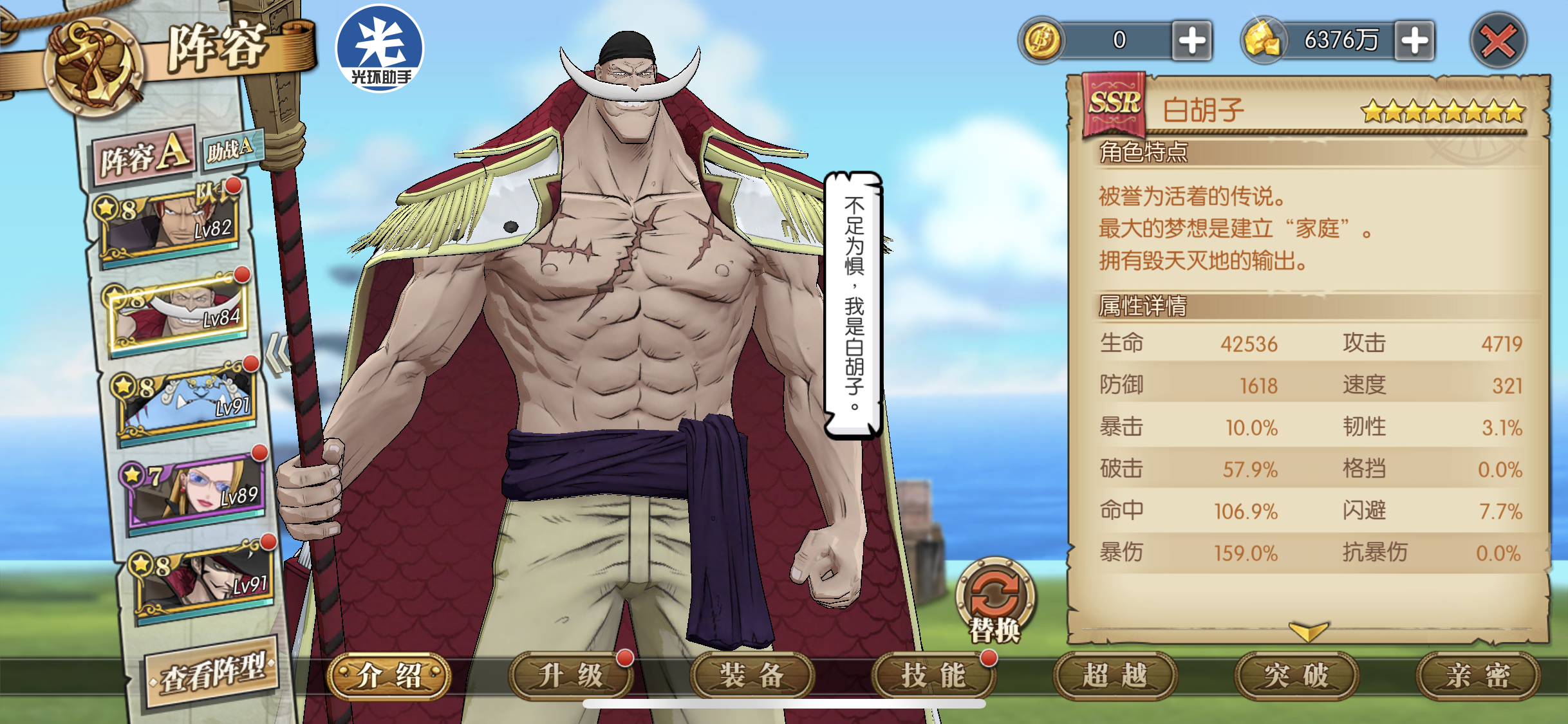Go to the 超越 transcend tab
The width and height of the screenshot is (1568, 724).
(x=1115, y=676)
